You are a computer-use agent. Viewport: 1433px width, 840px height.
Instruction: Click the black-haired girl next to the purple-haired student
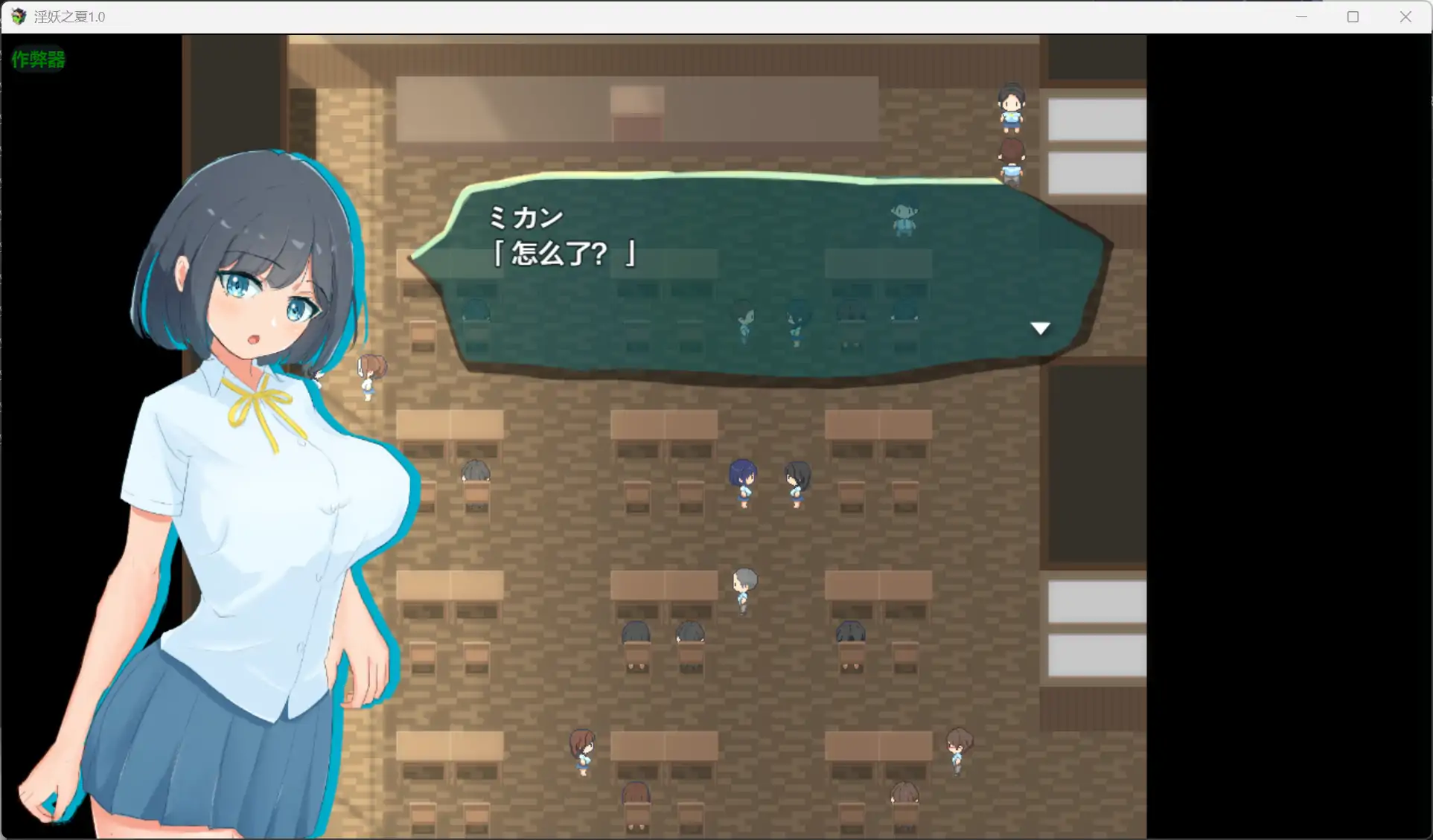point(796,484)
